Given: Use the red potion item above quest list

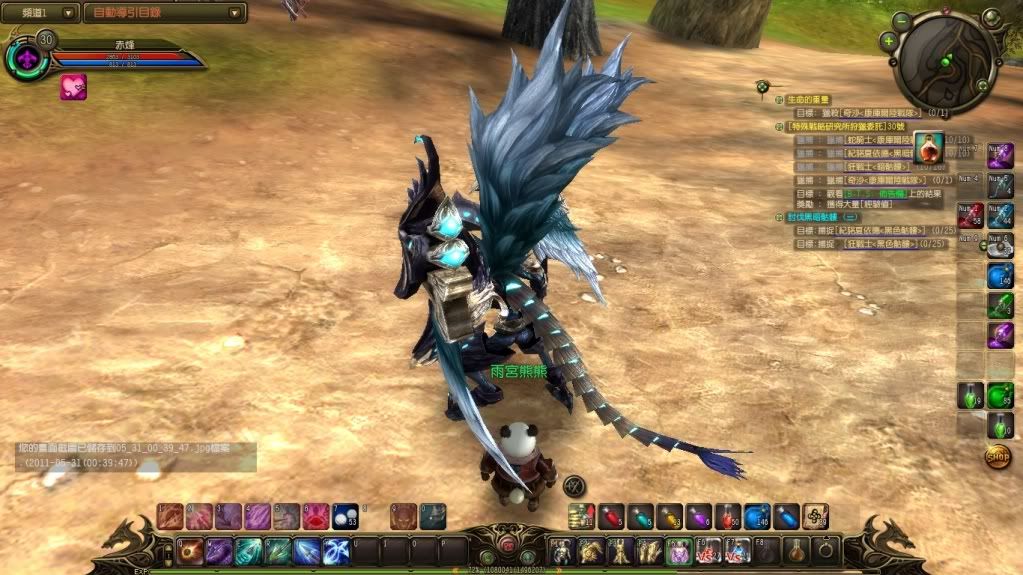Looking at the screenshot, I should (x=927, y=149).
